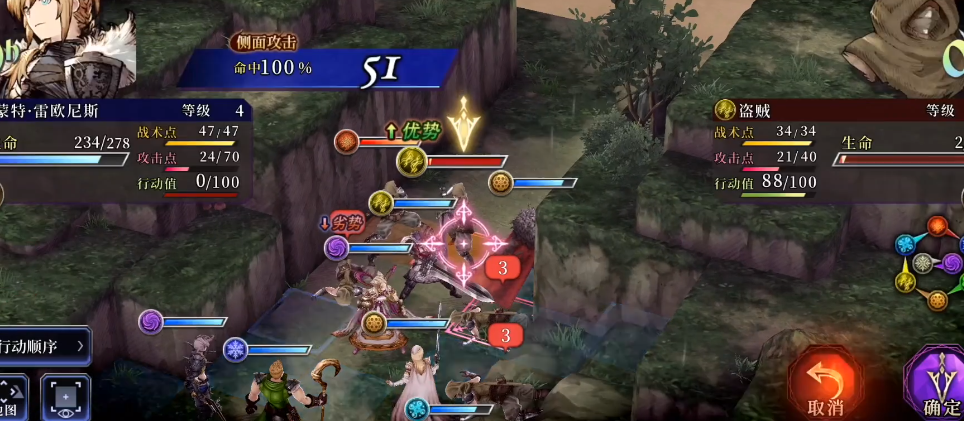Screen dimensions: 964x421
Task: Open the map movement button
Action: 12,396
